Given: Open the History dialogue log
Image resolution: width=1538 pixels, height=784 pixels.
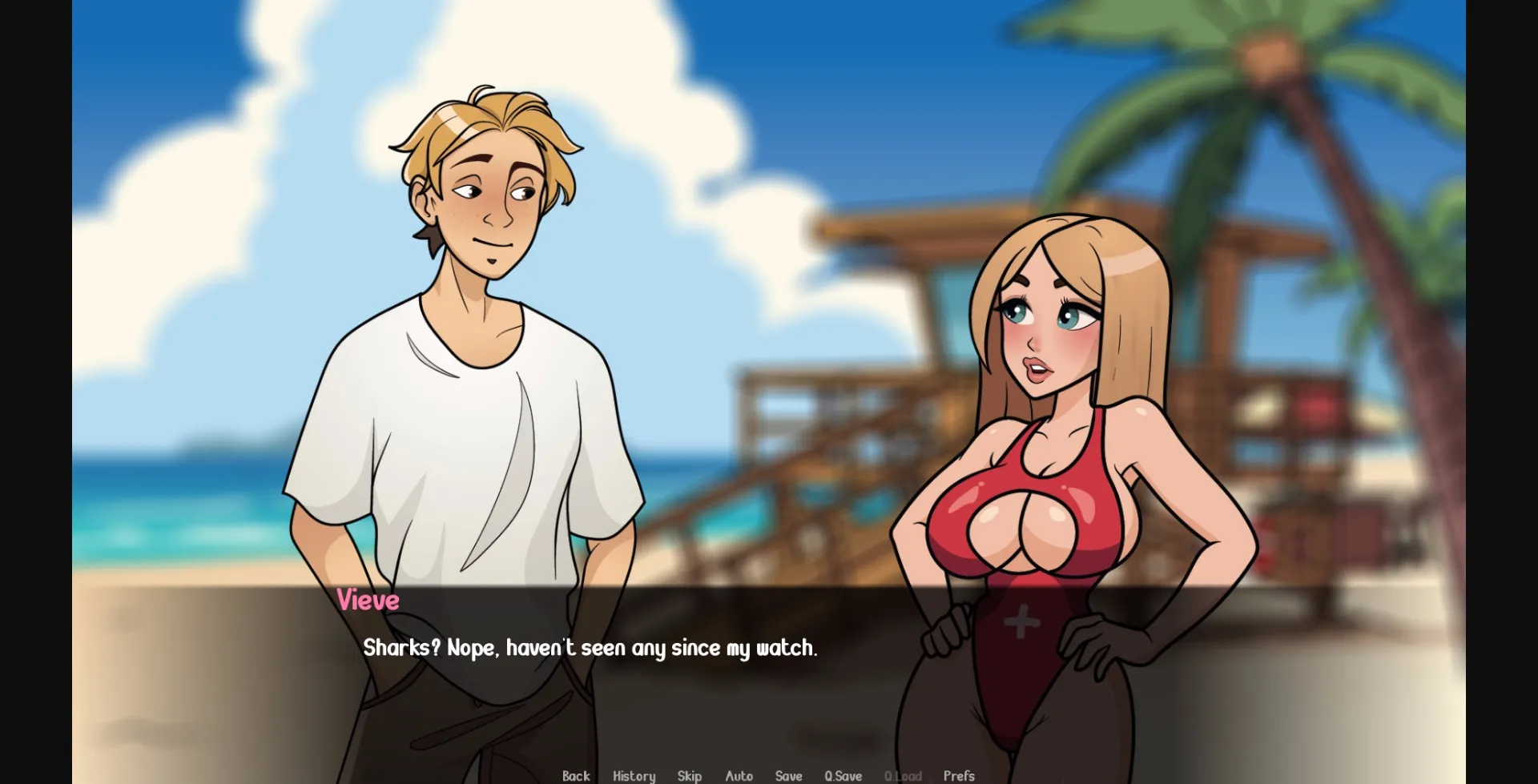Looking at the screenshot, I should coord(634,775).
